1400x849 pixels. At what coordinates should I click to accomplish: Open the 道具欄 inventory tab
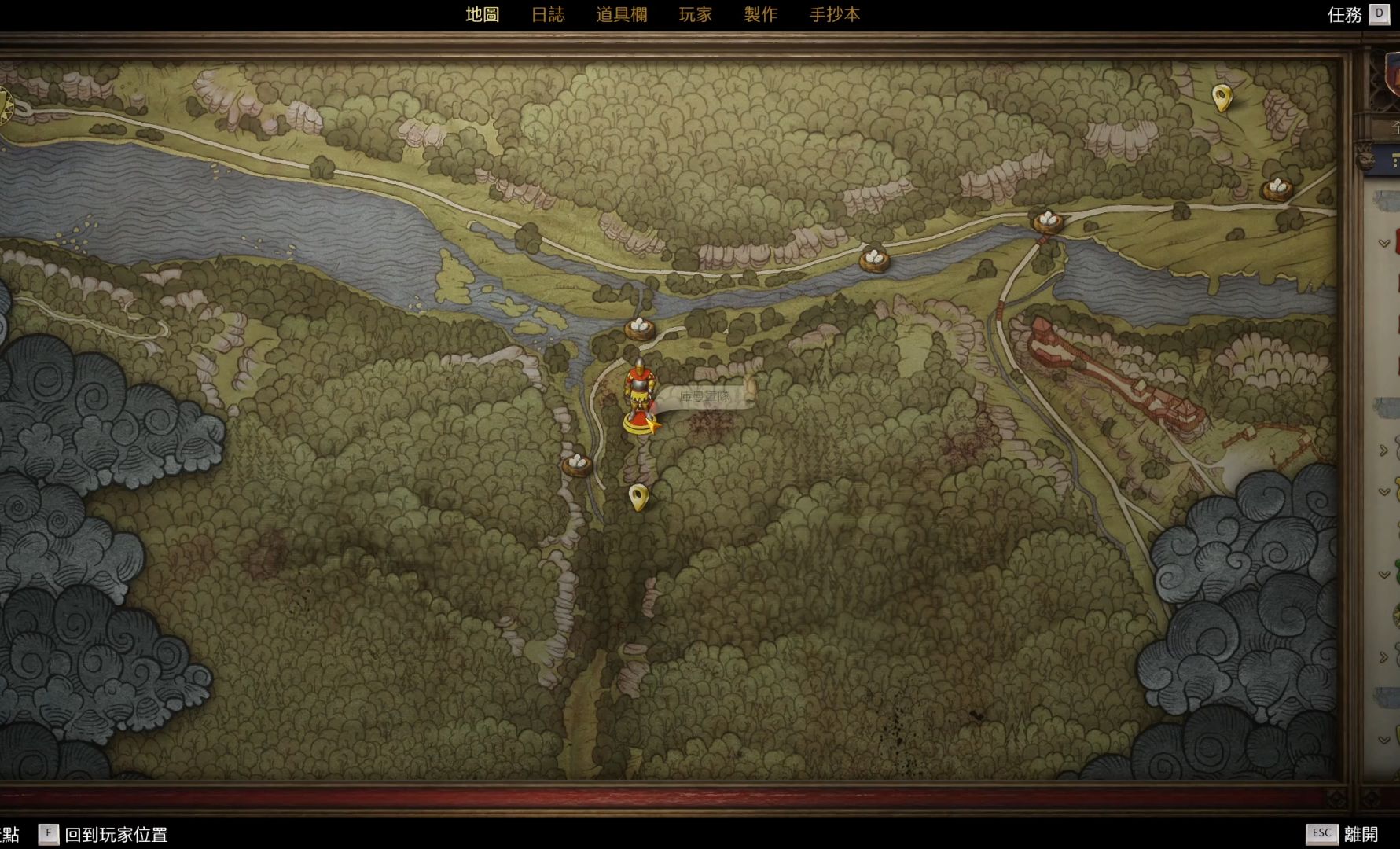coord(621,14)
